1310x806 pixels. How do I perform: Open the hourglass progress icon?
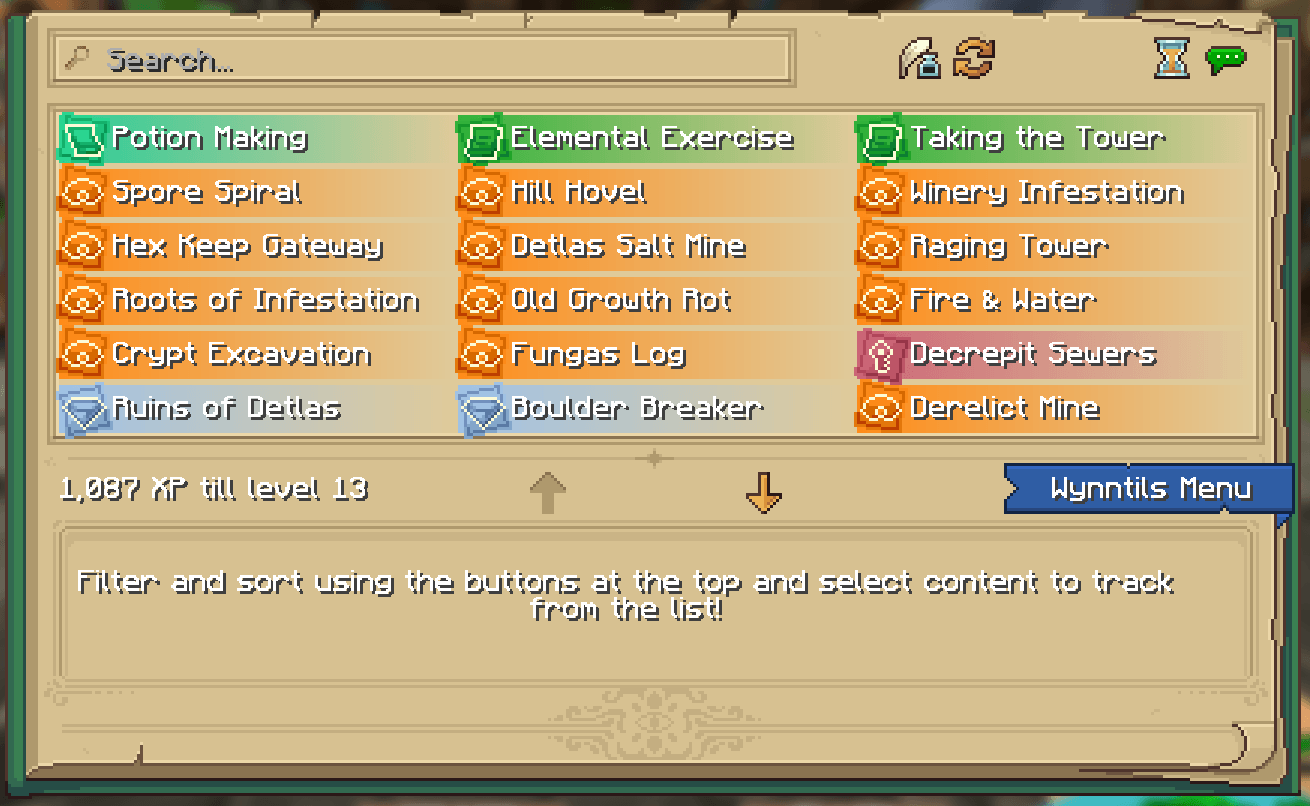pos(1170,59)
